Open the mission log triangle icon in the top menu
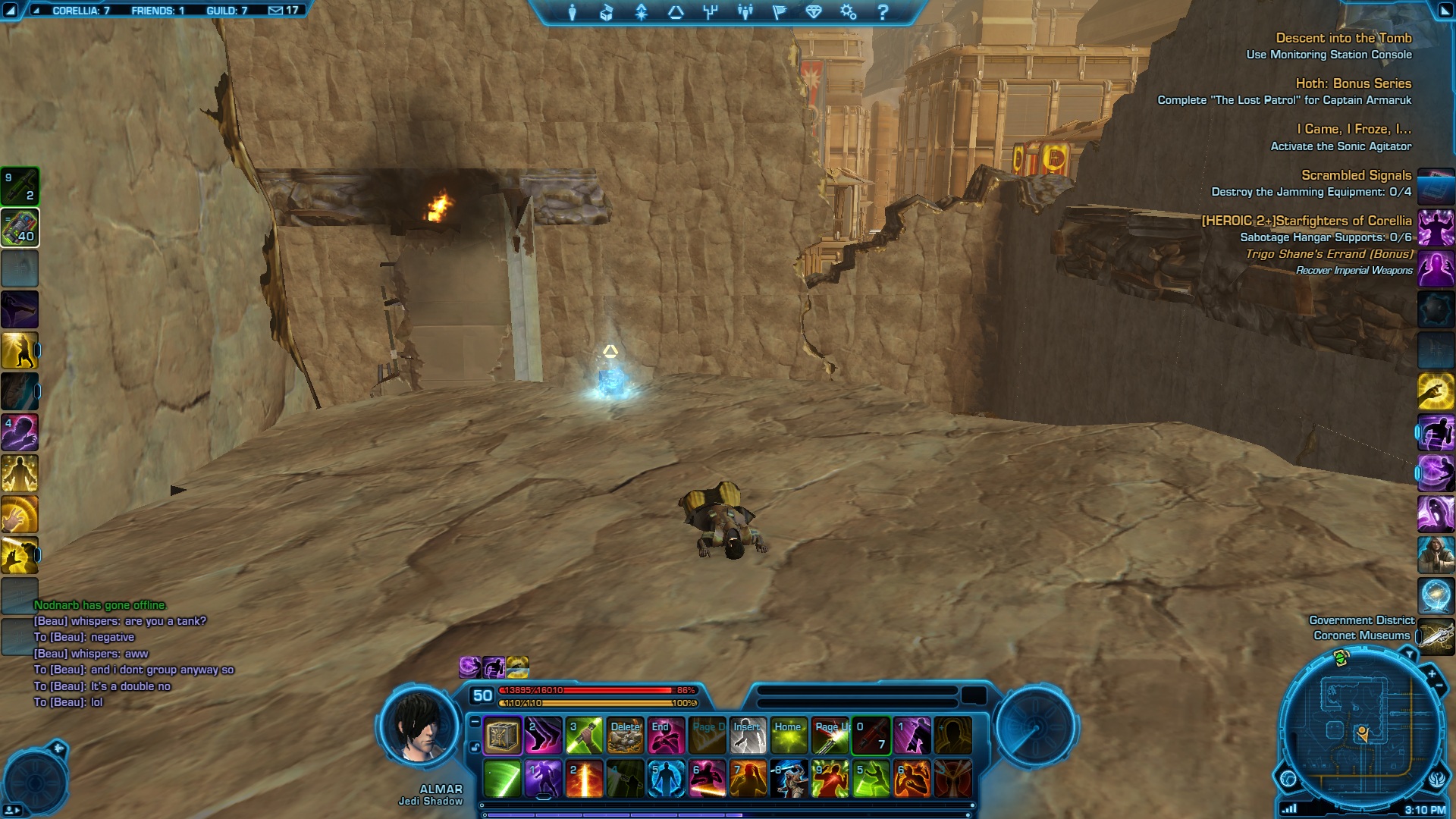 pyautogui.click(x=675, y=12)
